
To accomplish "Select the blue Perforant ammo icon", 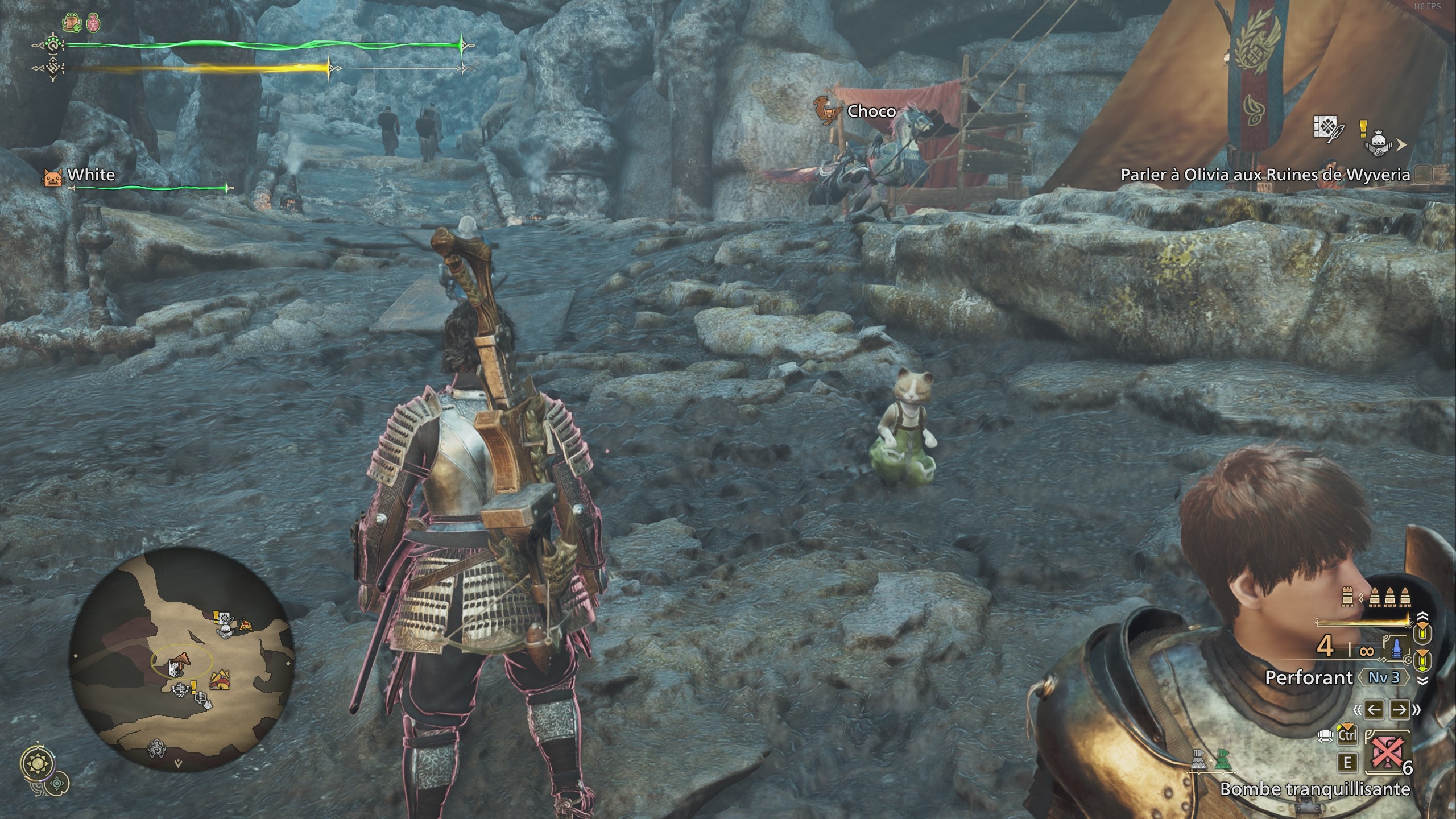I will click(x=1396, y=648).
